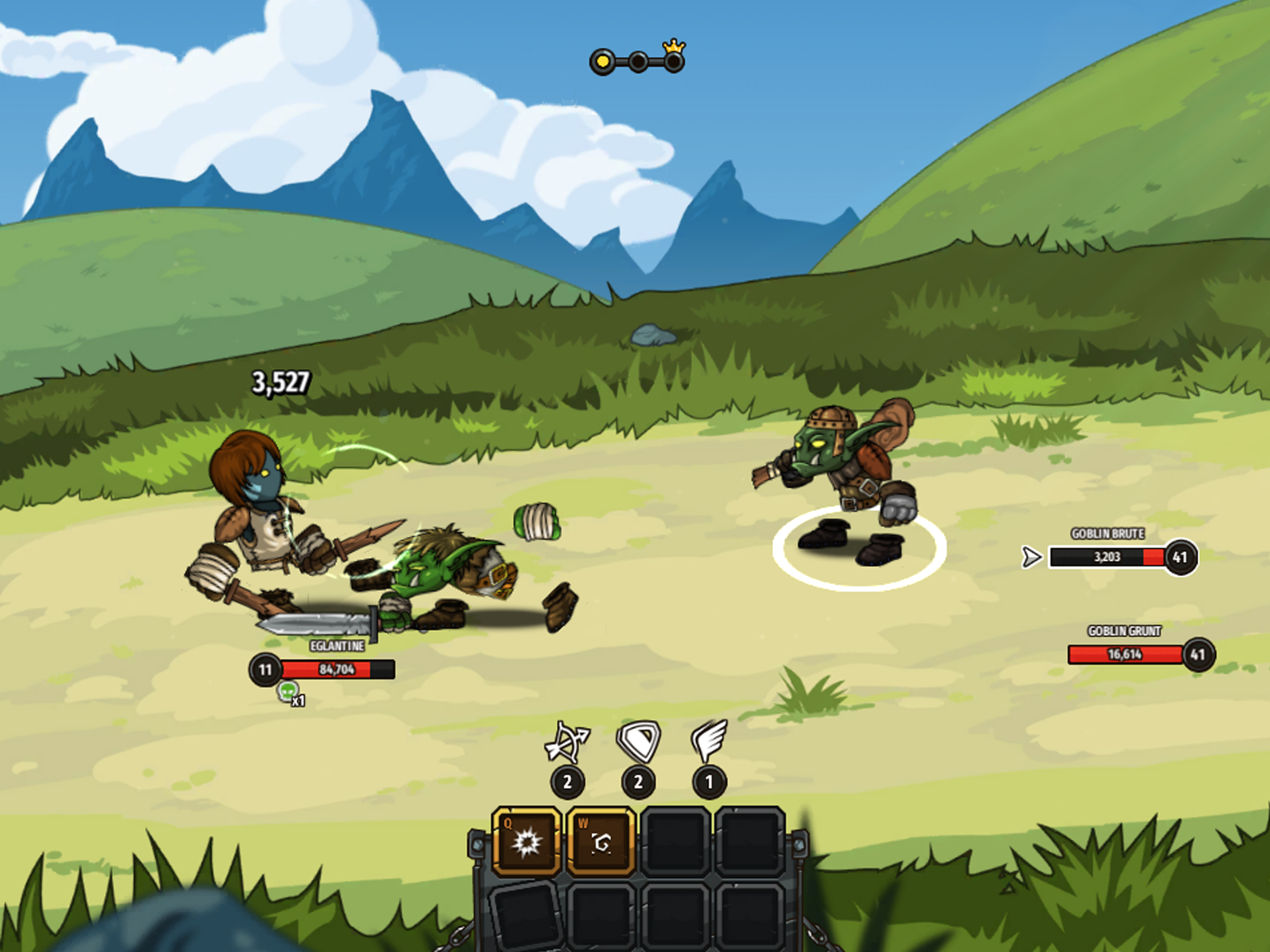Click the crowned boss stage node
The width and height of the screenshot is (1270, 952).
pos(674,61)
